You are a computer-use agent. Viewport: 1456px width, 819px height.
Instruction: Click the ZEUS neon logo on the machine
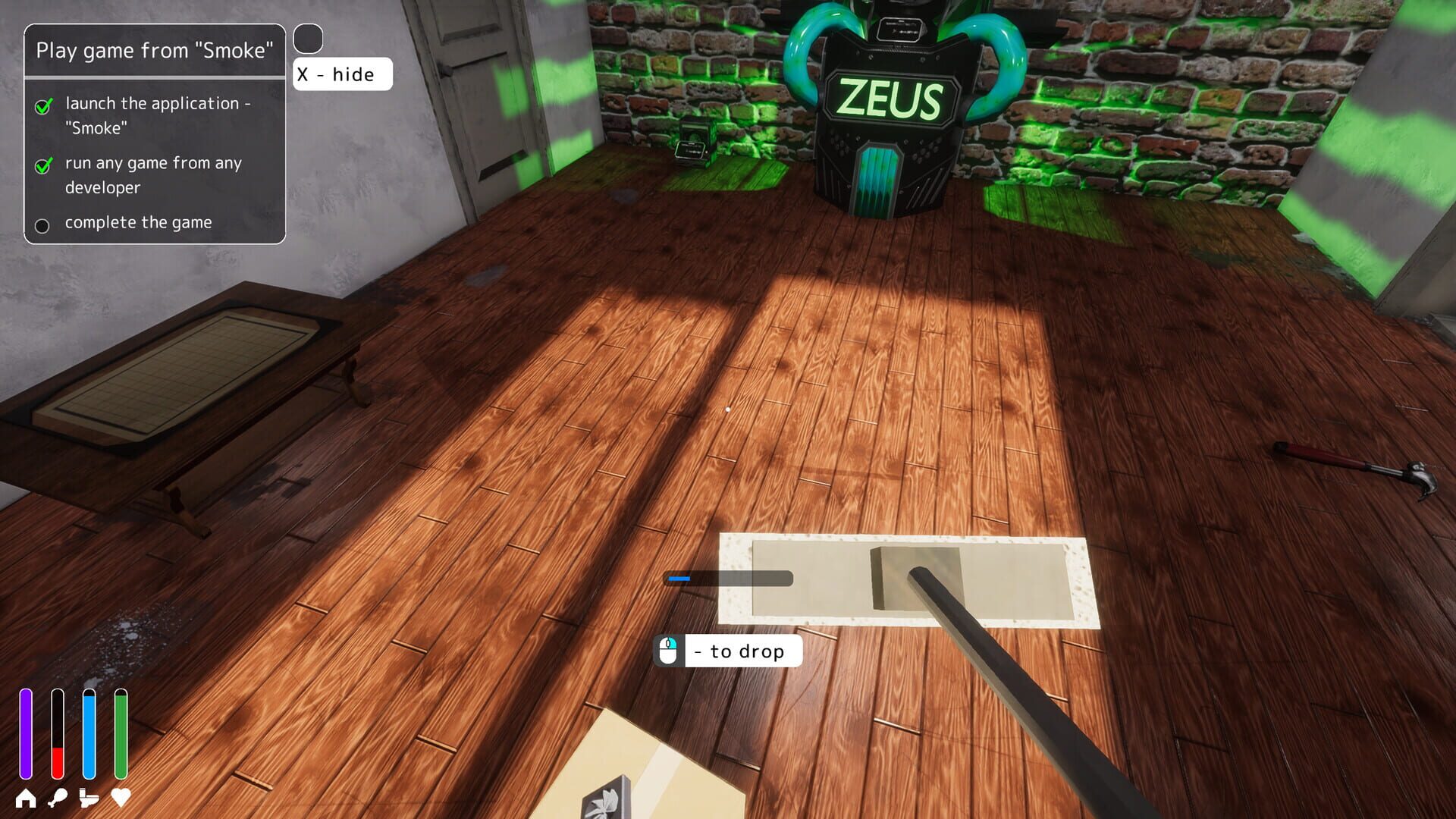[890, 97]
